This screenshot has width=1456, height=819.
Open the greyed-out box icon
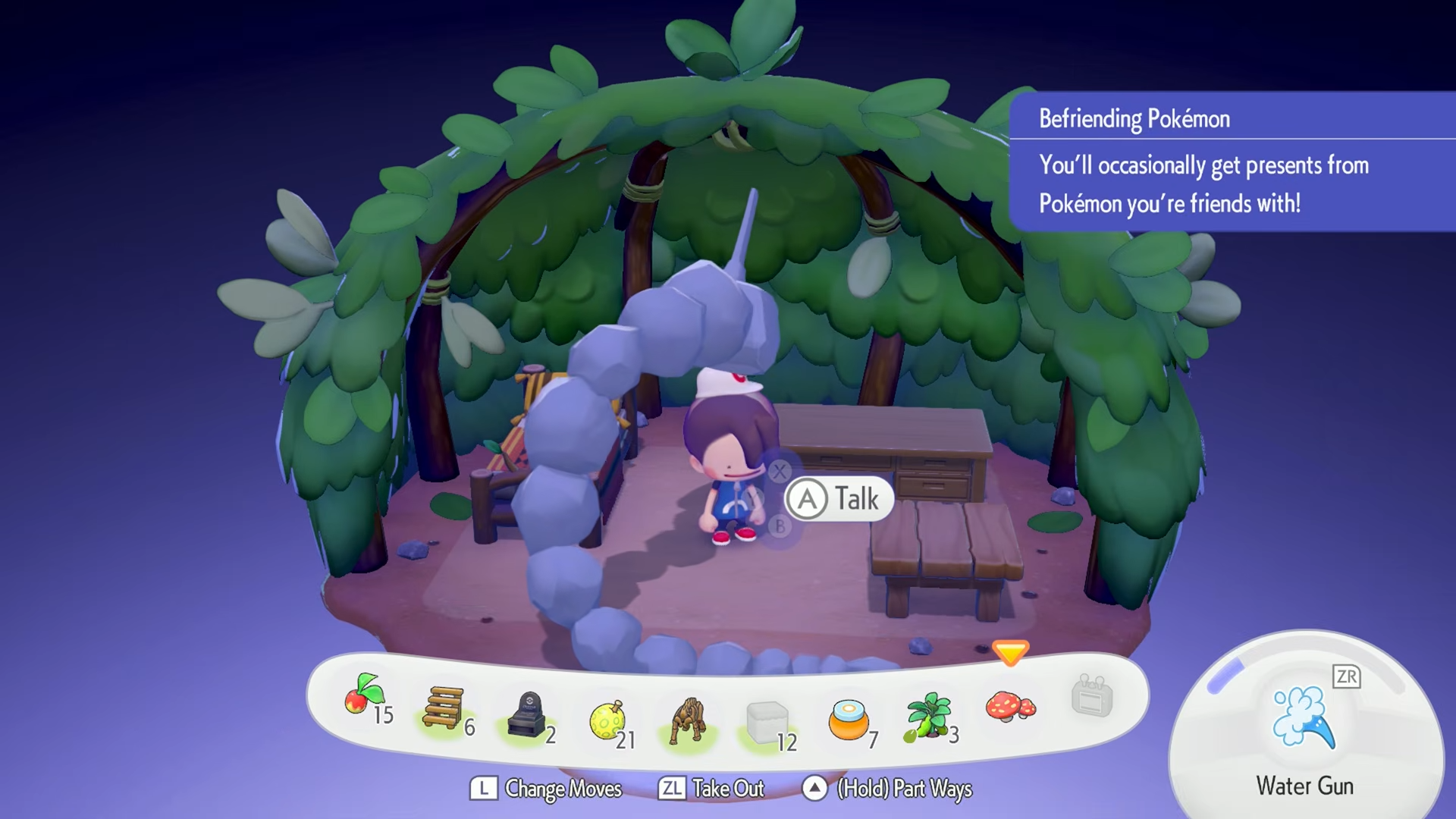coord(1092,696)
